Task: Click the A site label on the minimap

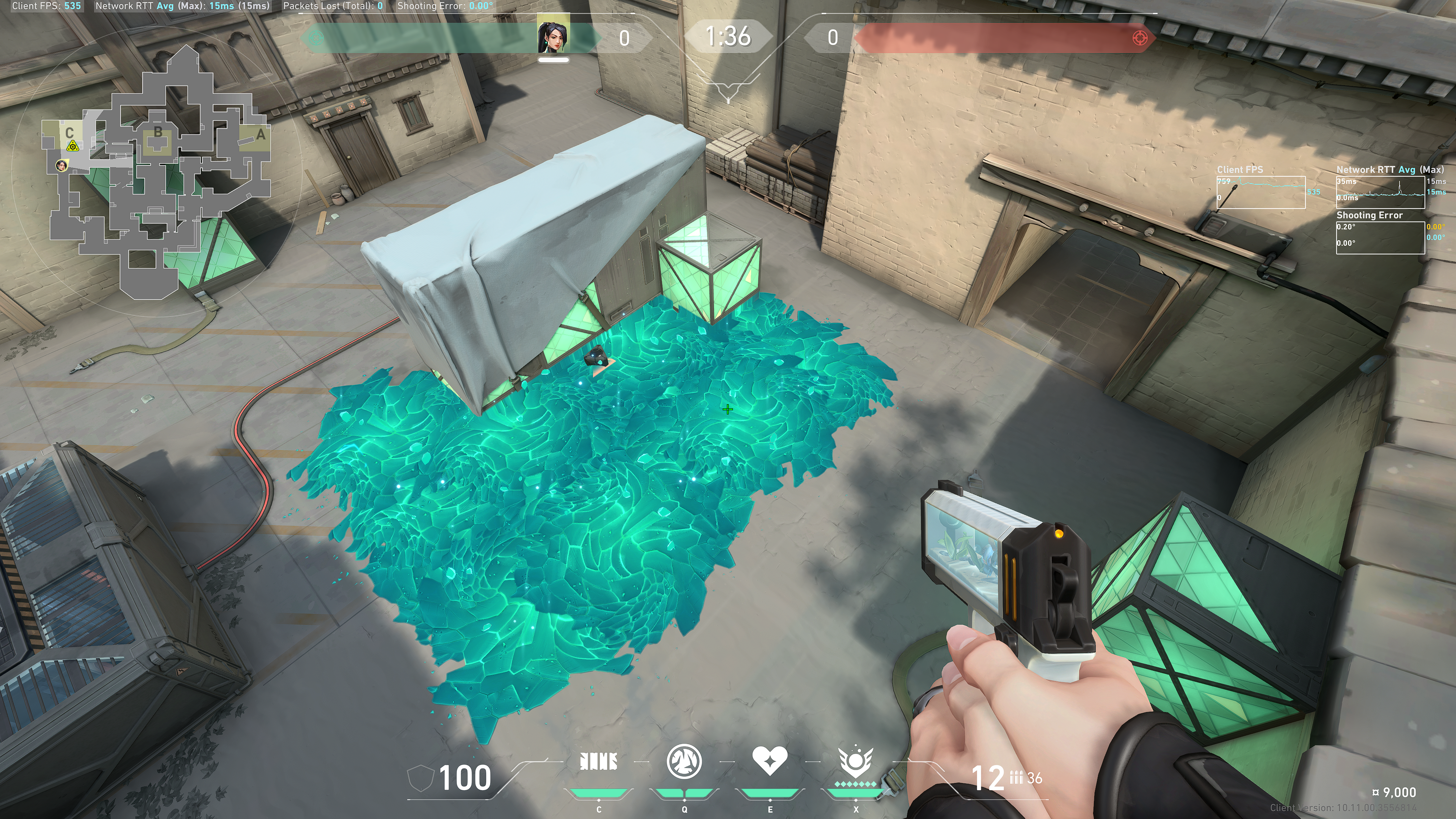Action: [x=260, y=135]
